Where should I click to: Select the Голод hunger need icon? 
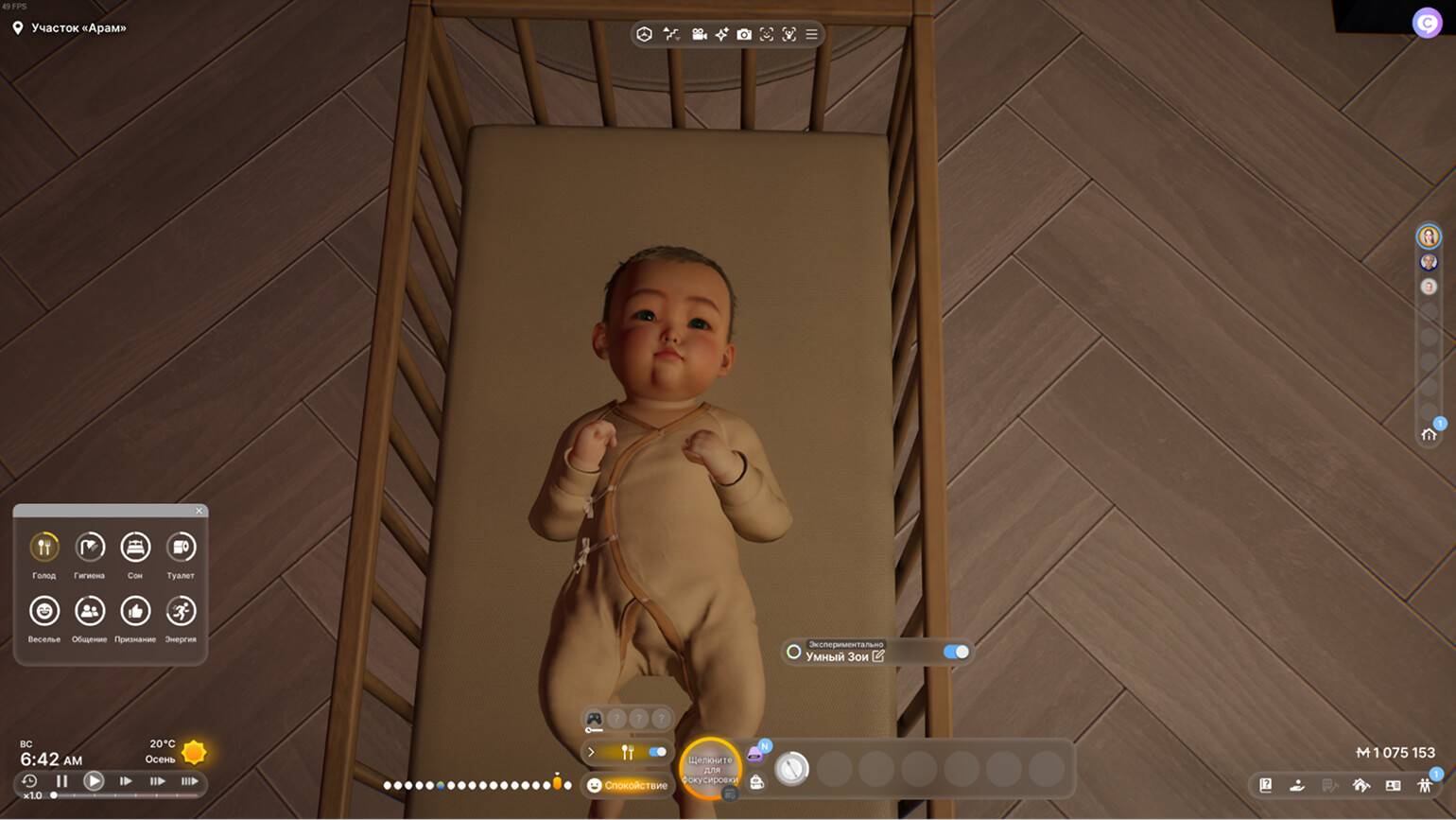(44, 548)
